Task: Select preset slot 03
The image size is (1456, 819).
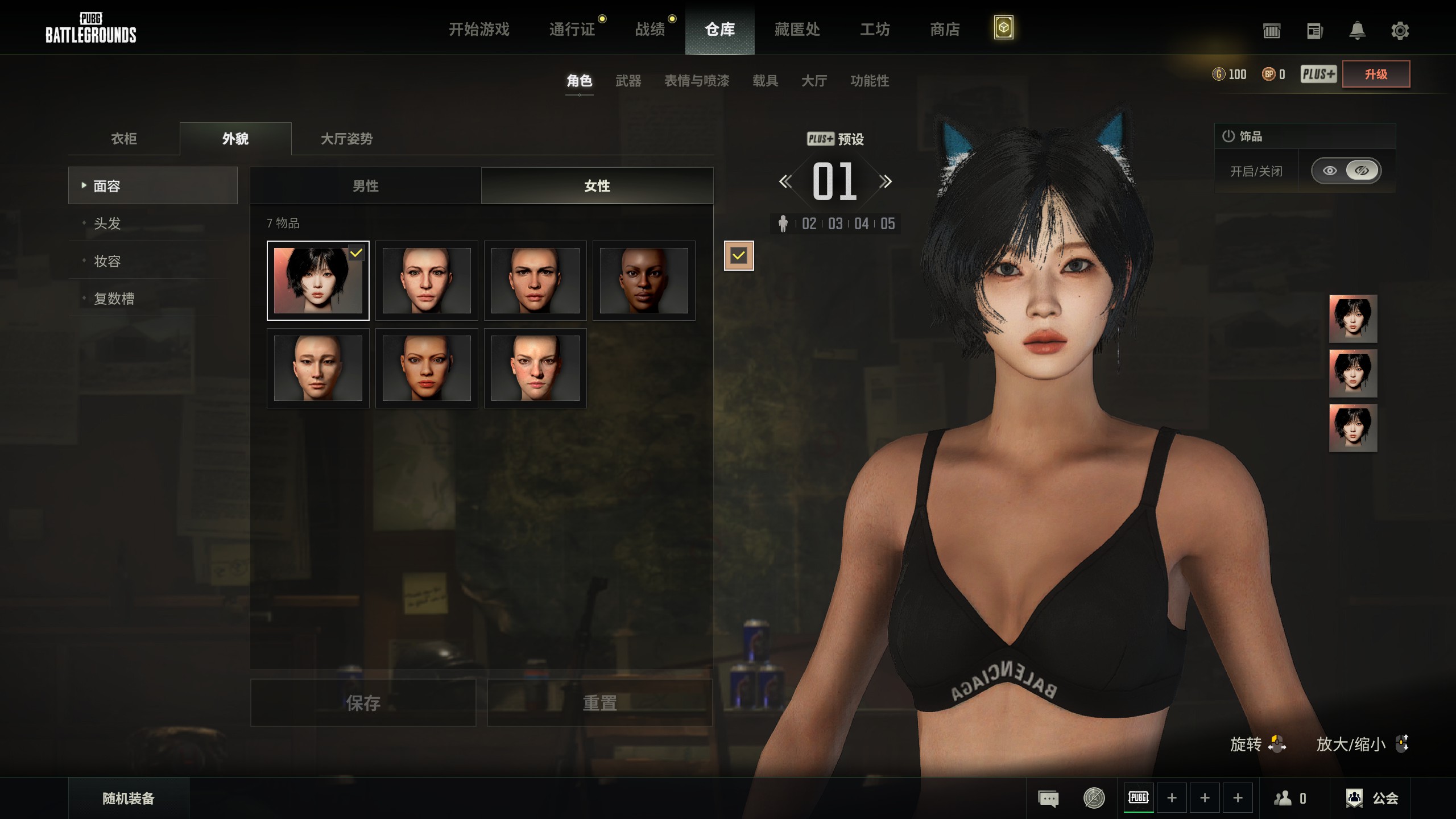Action: click(835, 224)
